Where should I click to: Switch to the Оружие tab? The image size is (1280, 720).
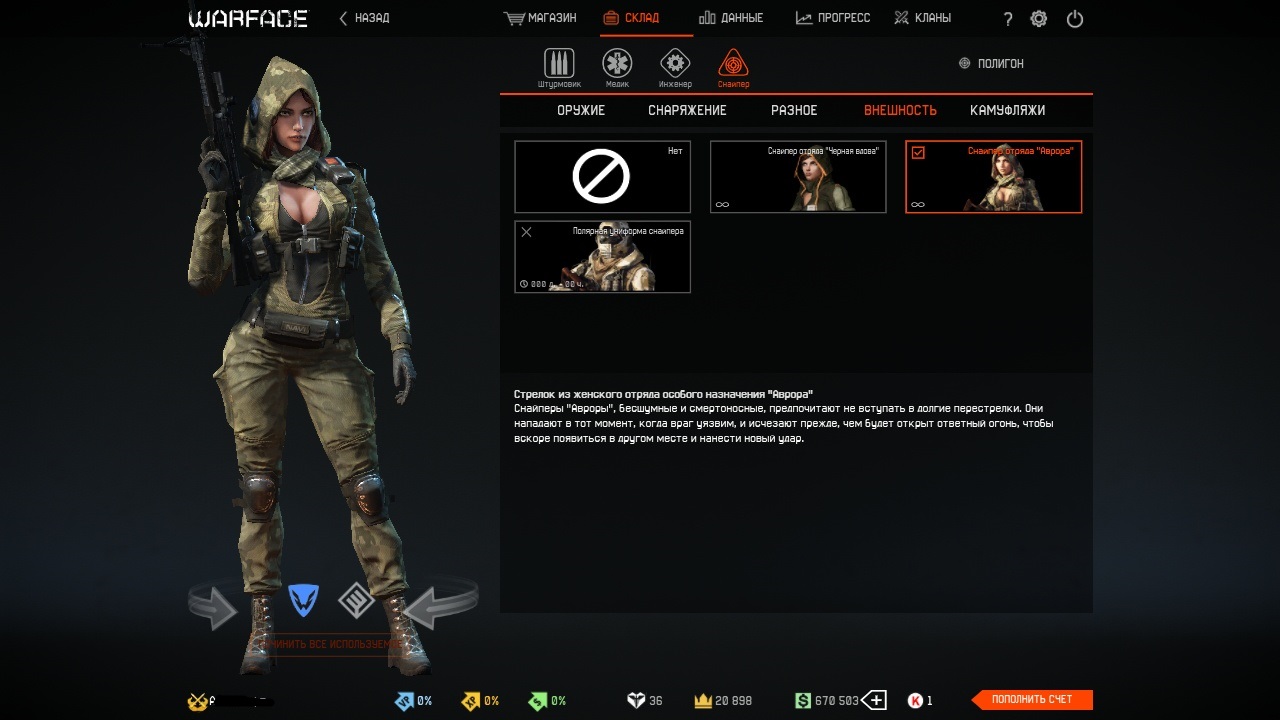tap(581, 110)
